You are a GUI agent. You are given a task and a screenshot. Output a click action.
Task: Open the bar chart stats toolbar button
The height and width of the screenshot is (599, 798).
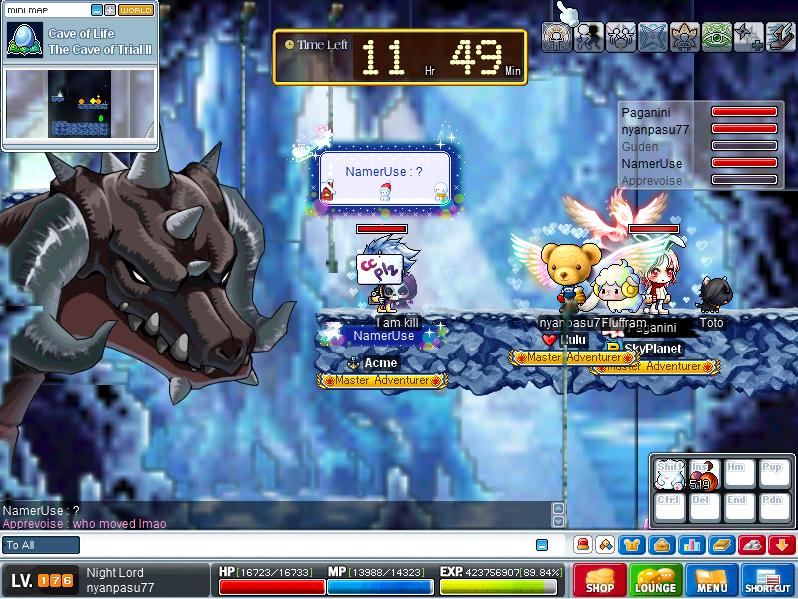[692, 545]
